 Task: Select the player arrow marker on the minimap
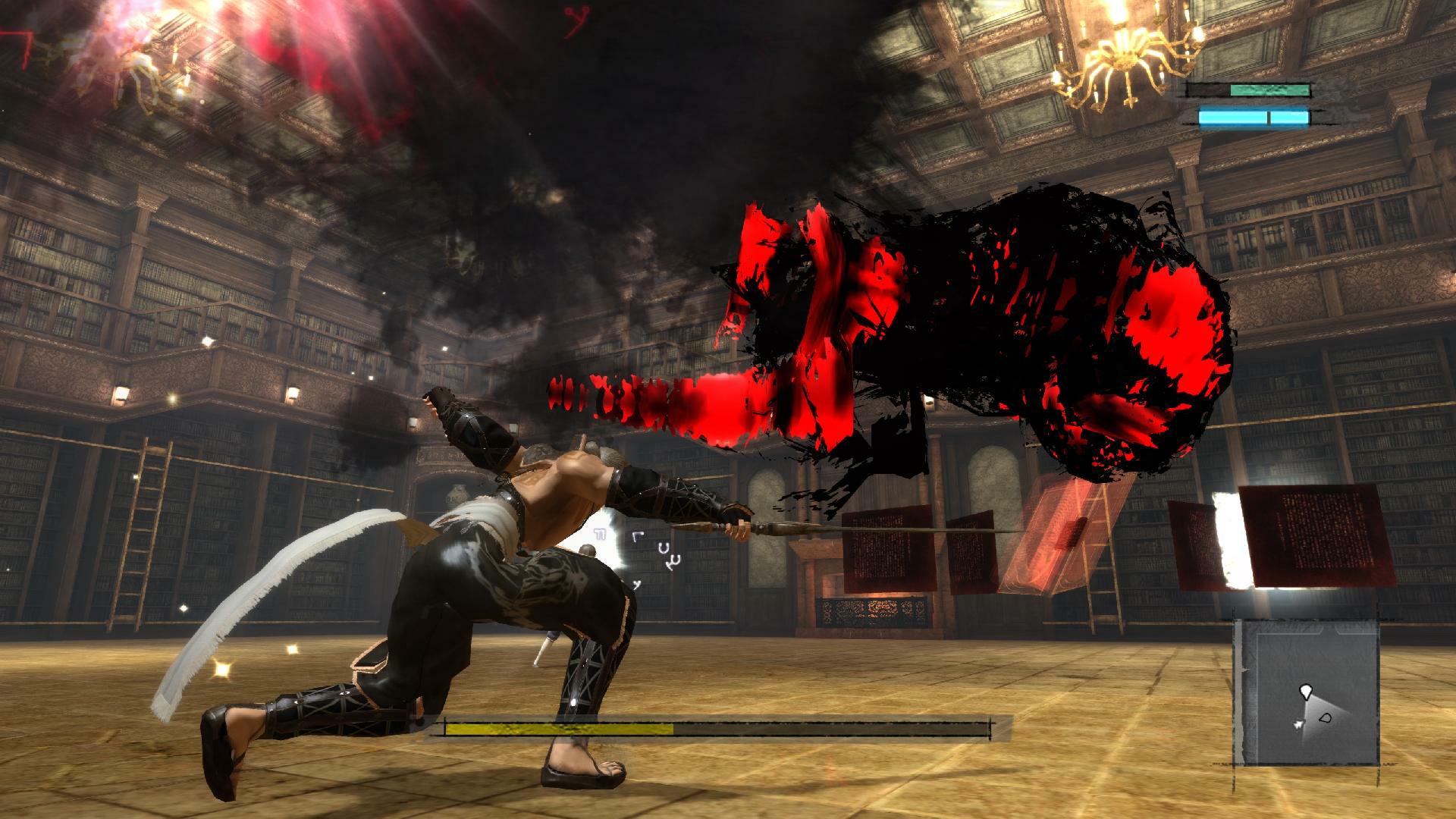click(x=1299, y=724)
